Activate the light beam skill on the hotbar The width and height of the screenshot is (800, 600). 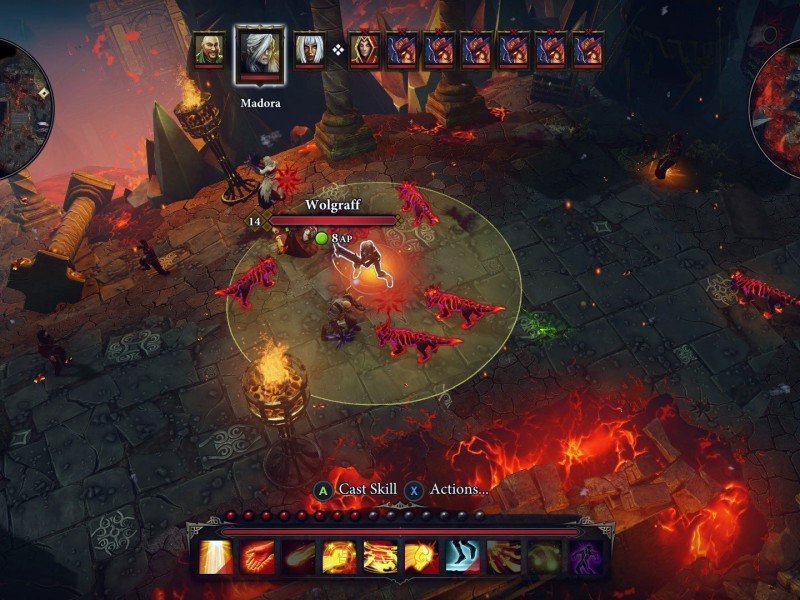click(x=215, y=557)
